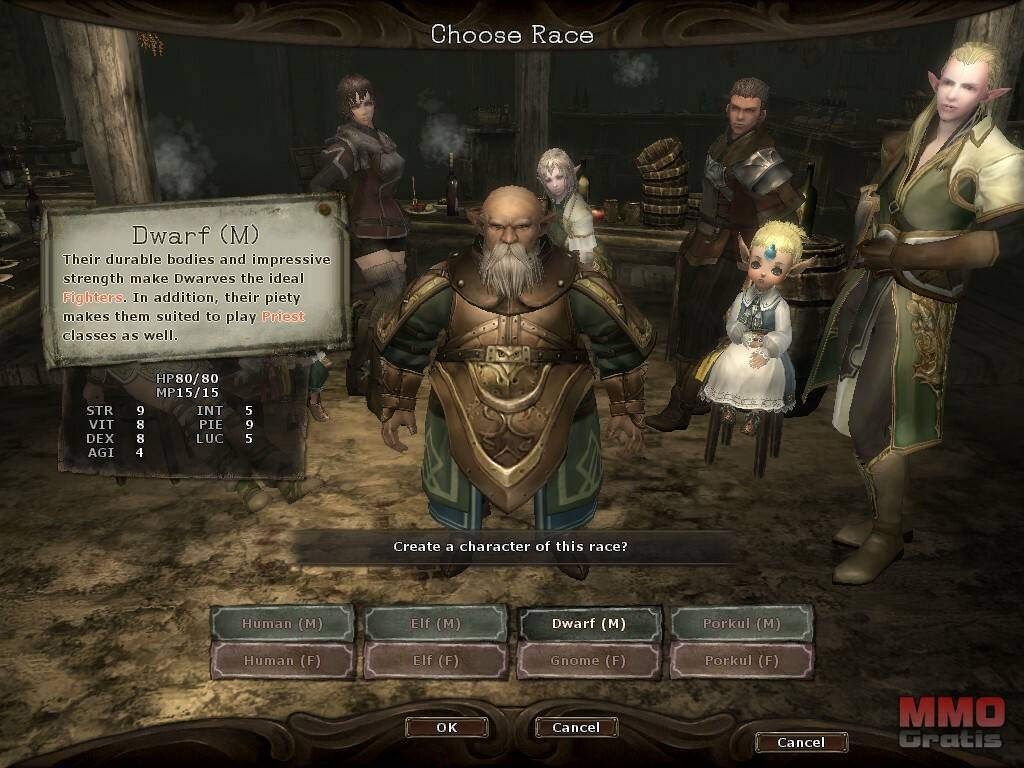Choose Porkul (F) as the race

(742, 660)
